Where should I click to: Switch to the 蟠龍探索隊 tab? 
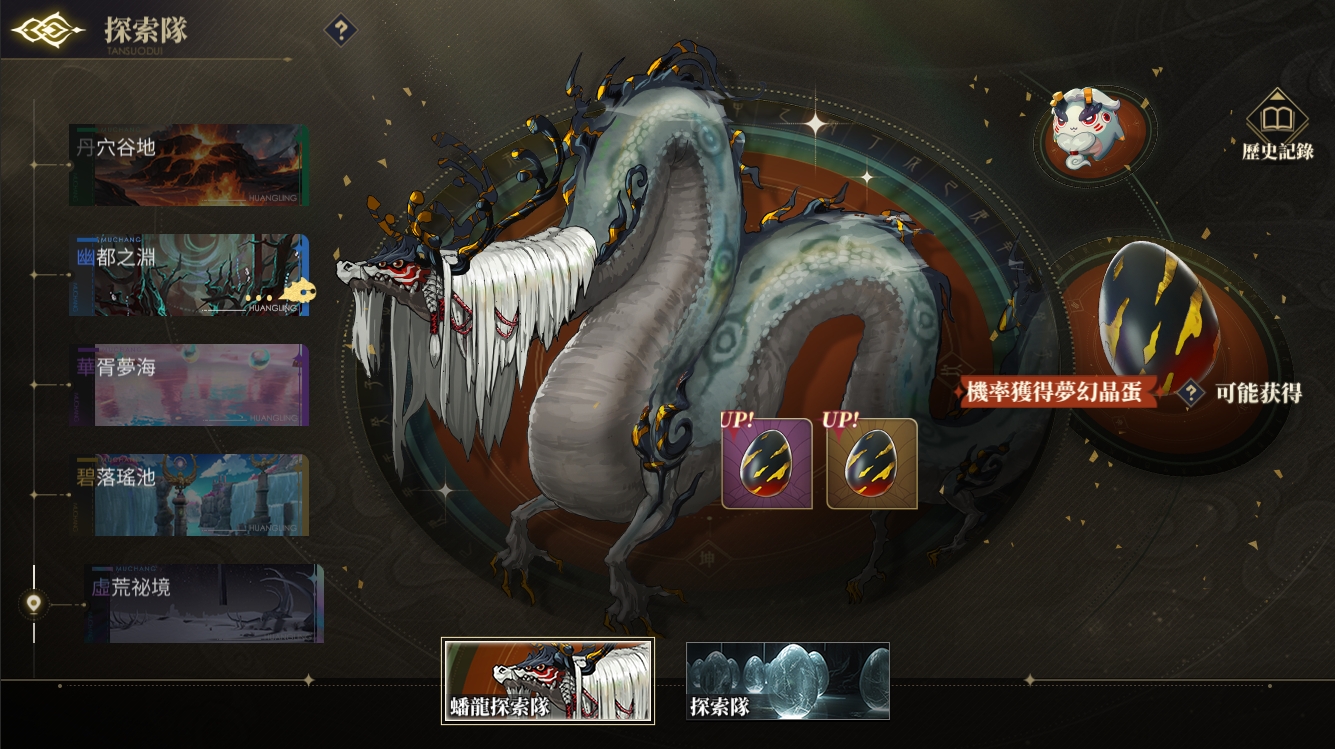click(548, 681)
